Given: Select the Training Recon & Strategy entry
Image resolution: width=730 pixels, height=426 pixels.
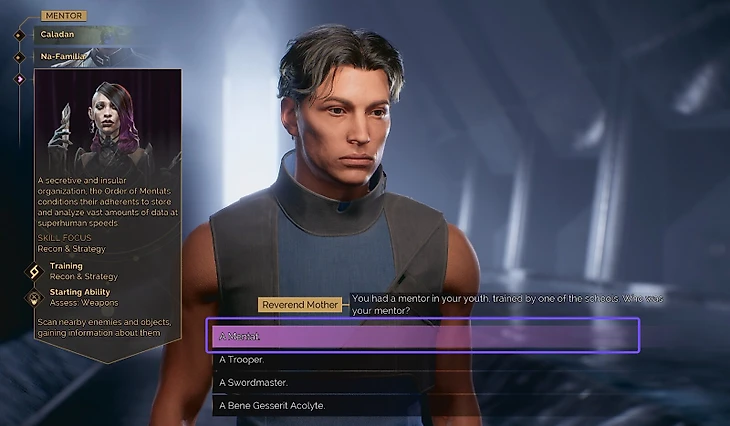Looking at the screenshot, I should point(82,271).
